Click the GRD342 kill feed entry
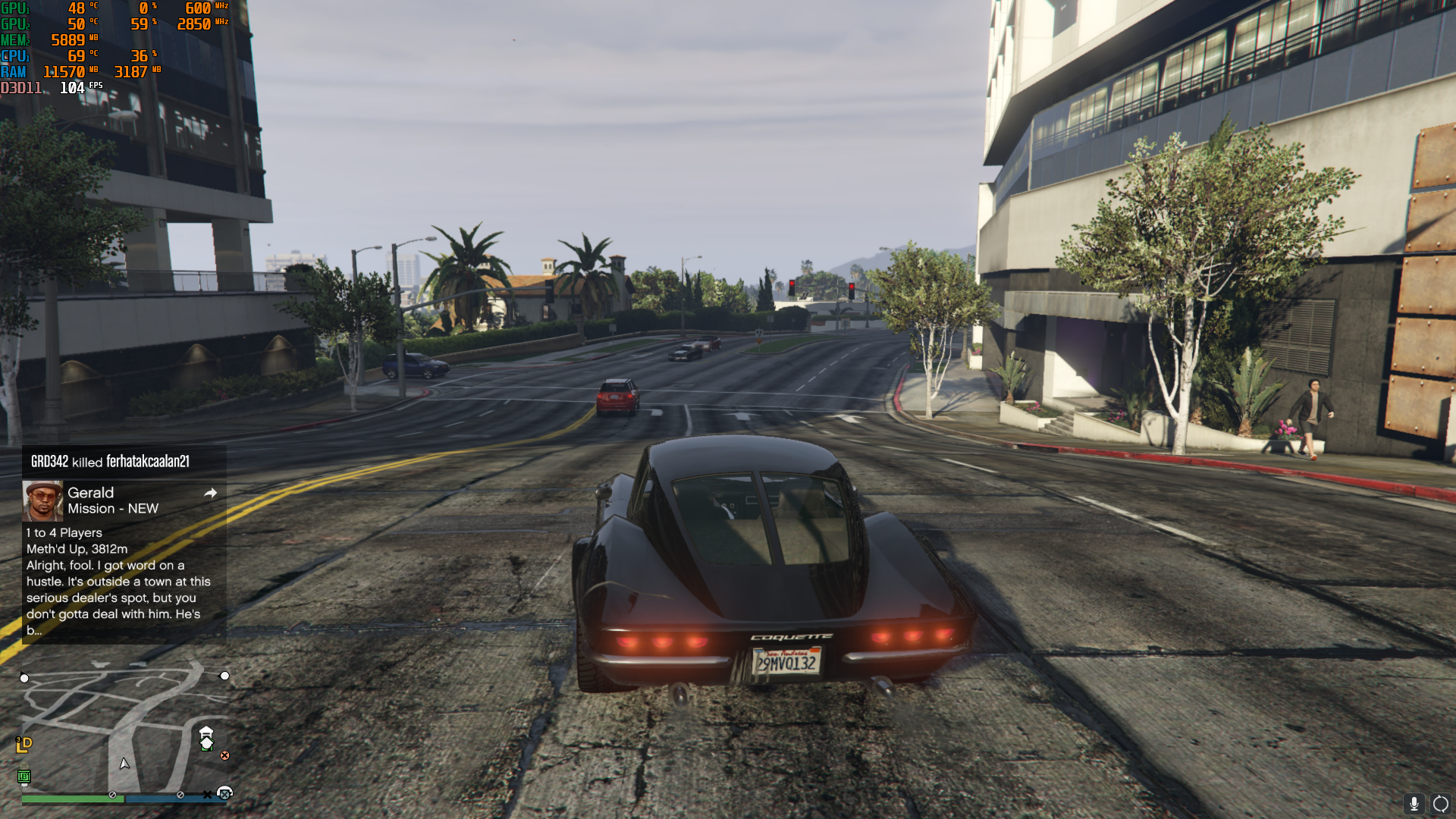Image resolution: width=1456 pixels, height=819 pixels. 110,461
